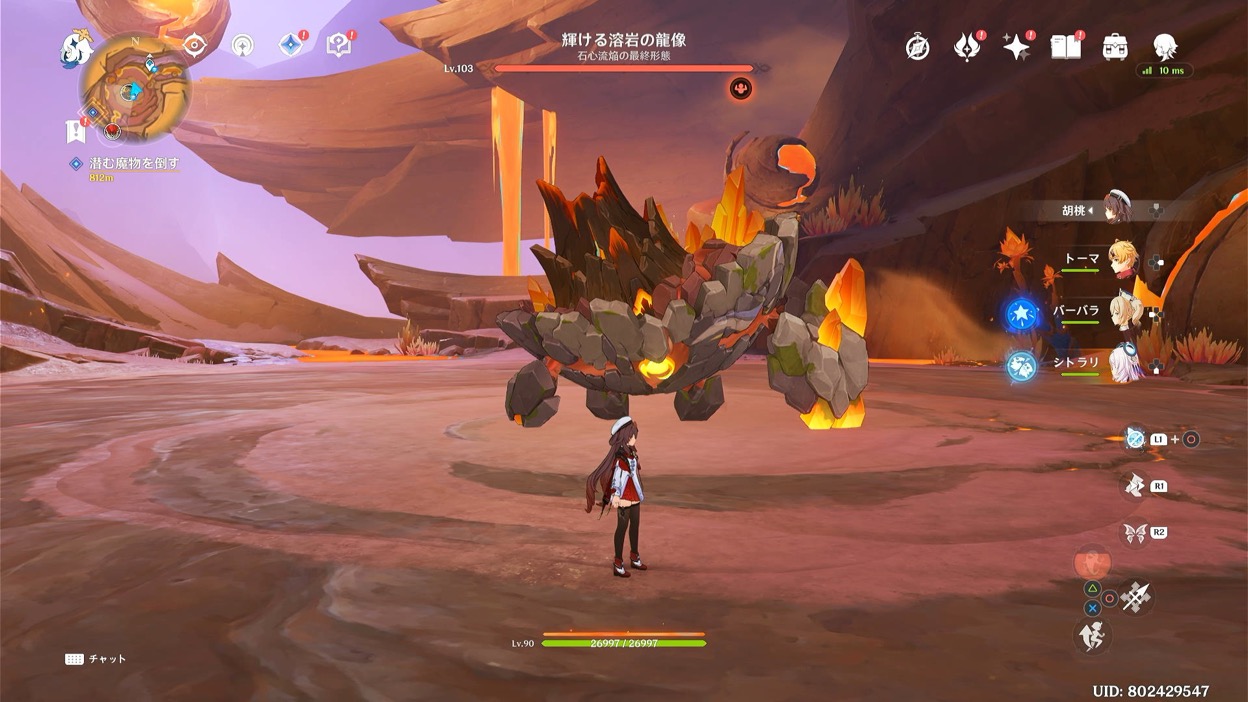Open the adventurer handbook book icon
This screenshot has width=1248, height=702.
1065,47
